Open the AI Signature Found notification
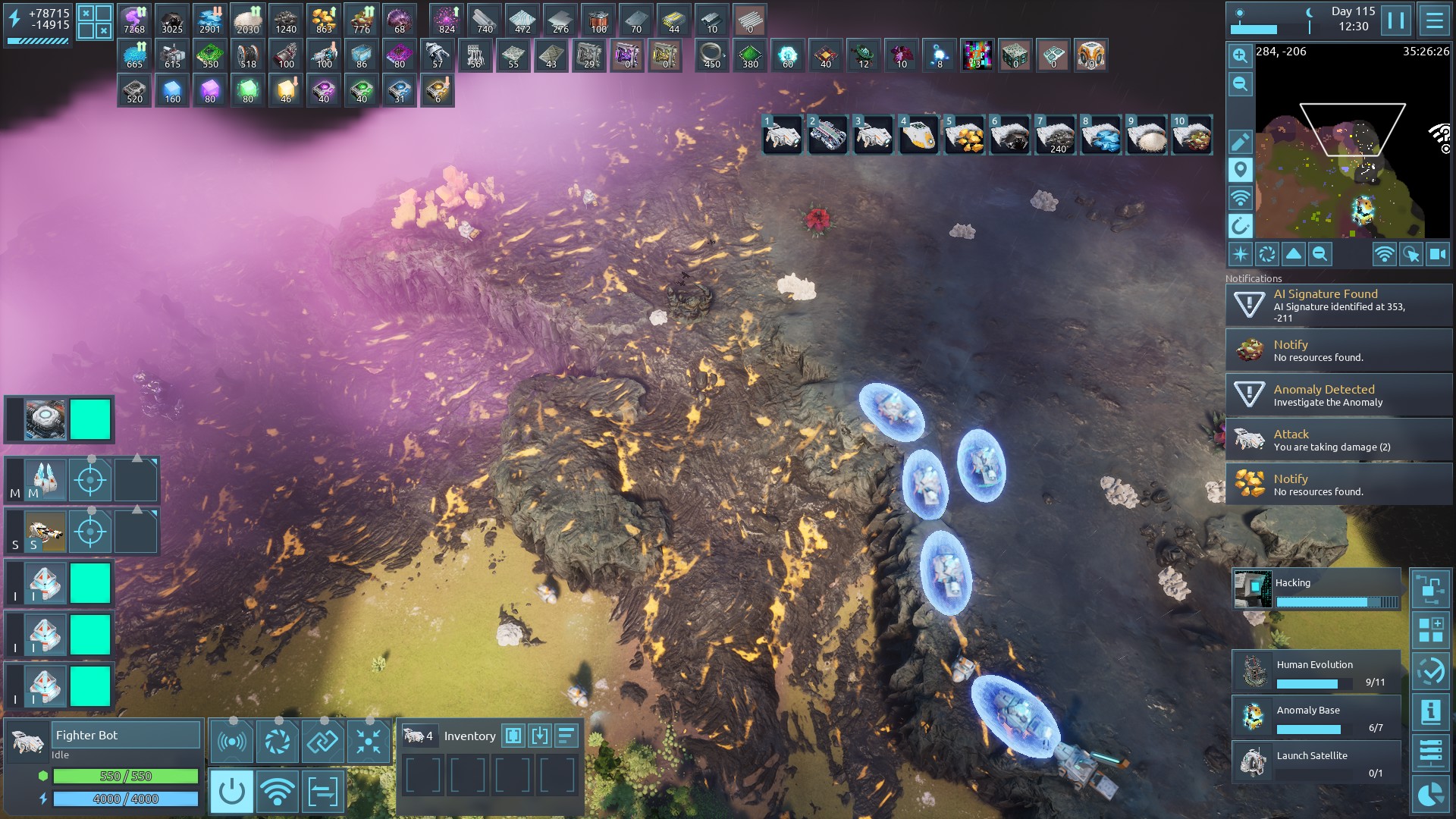 click(1338, 305)
